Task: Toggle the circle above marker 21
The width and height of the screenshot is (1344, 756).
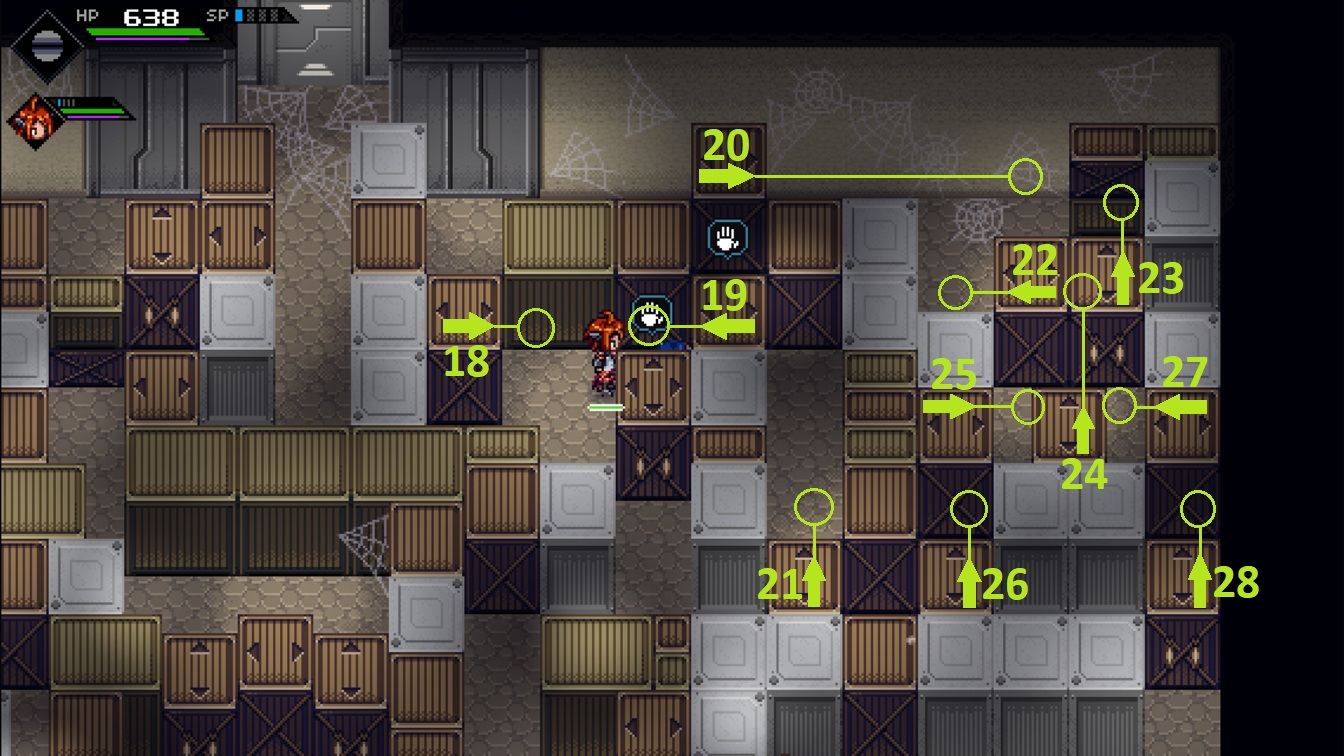Action: [x=813, y=508]
